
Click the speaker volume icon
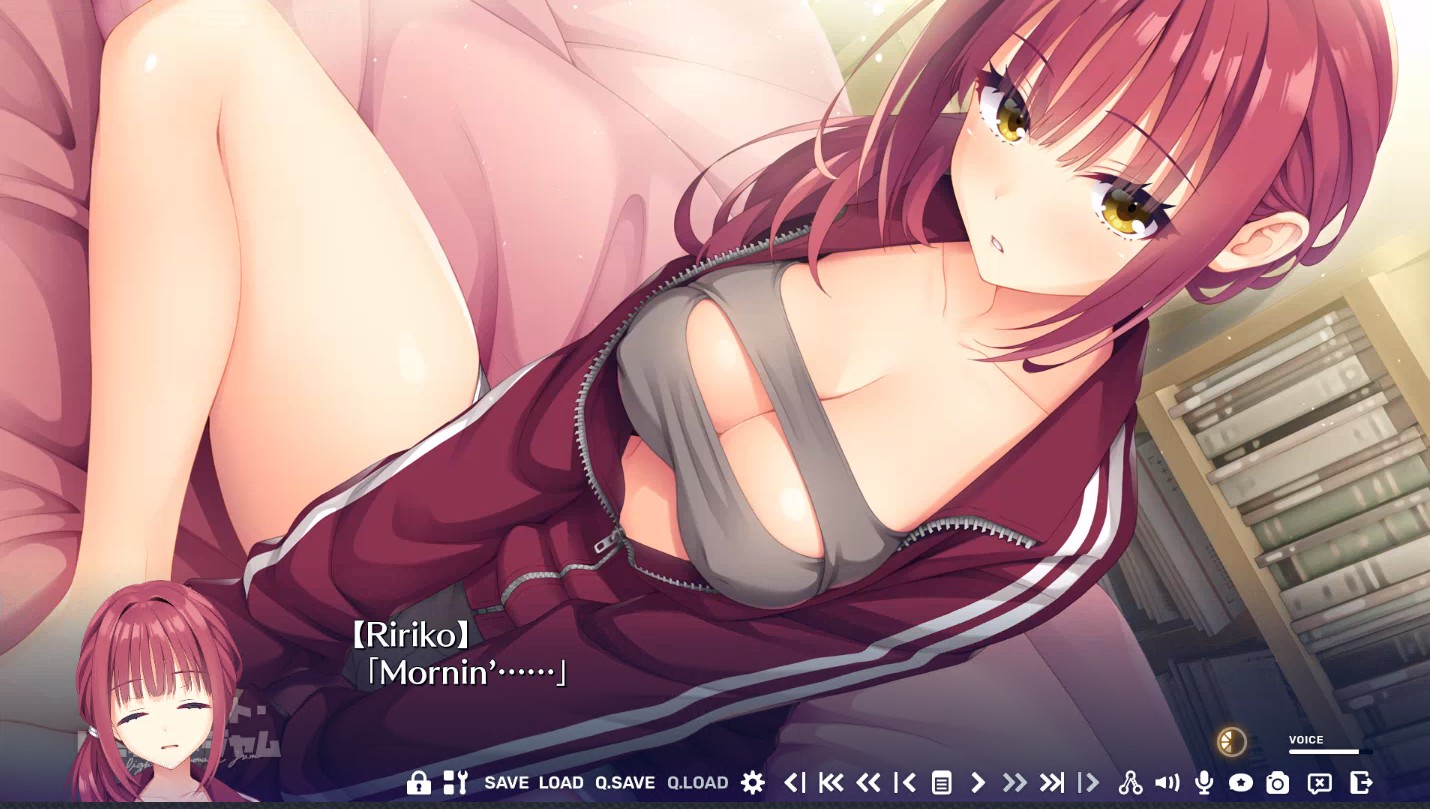[x=1167, y=783]
